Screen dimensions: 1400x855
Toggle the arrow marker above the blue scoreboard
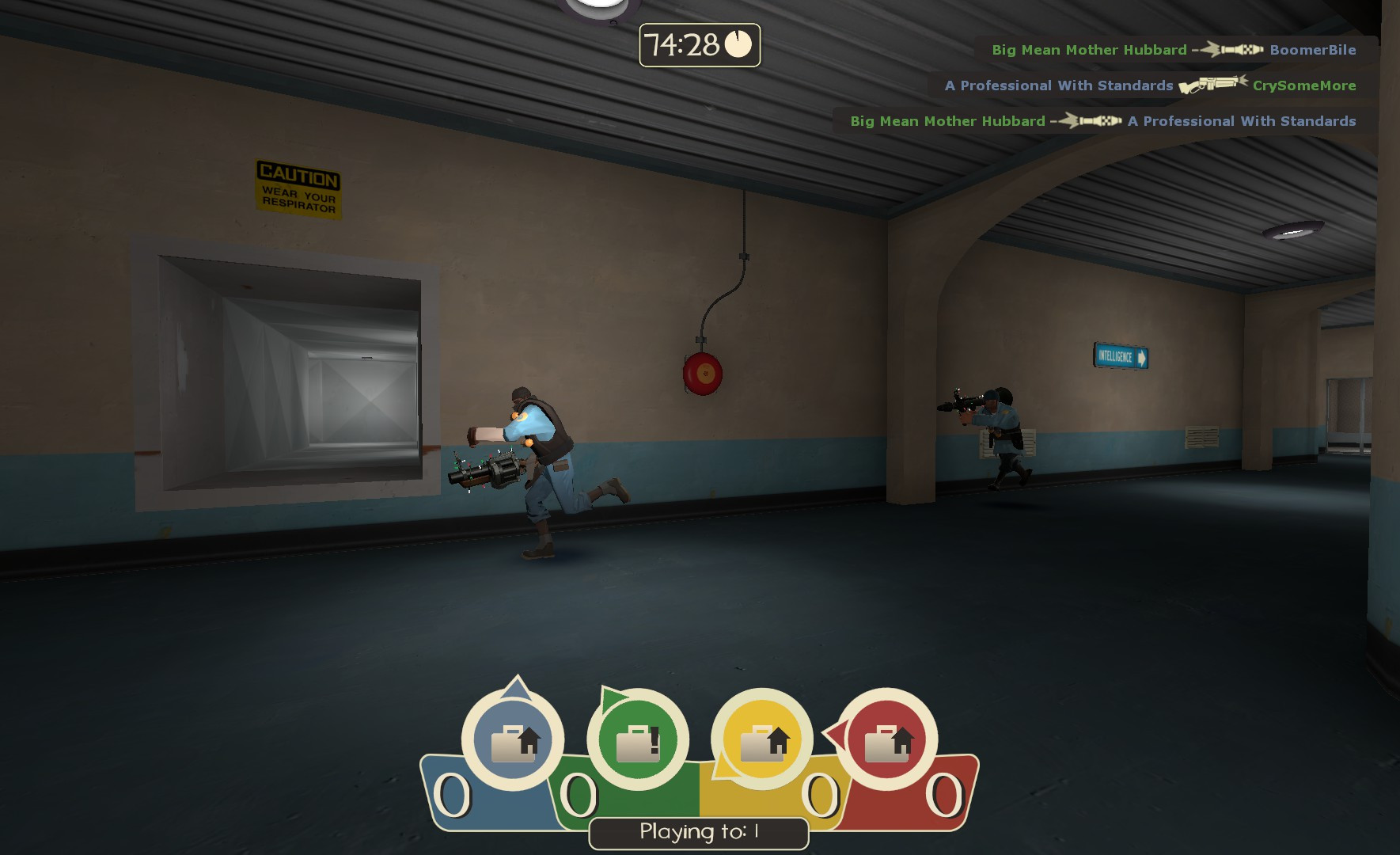pyautogui.click(x=518, y=686)
